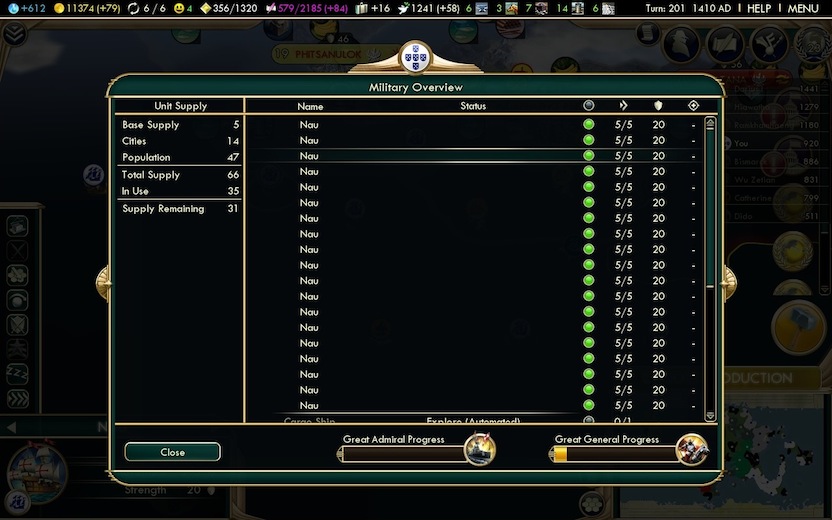
Task: Sort units by the strength shield column
Action: tap(658, 105)
